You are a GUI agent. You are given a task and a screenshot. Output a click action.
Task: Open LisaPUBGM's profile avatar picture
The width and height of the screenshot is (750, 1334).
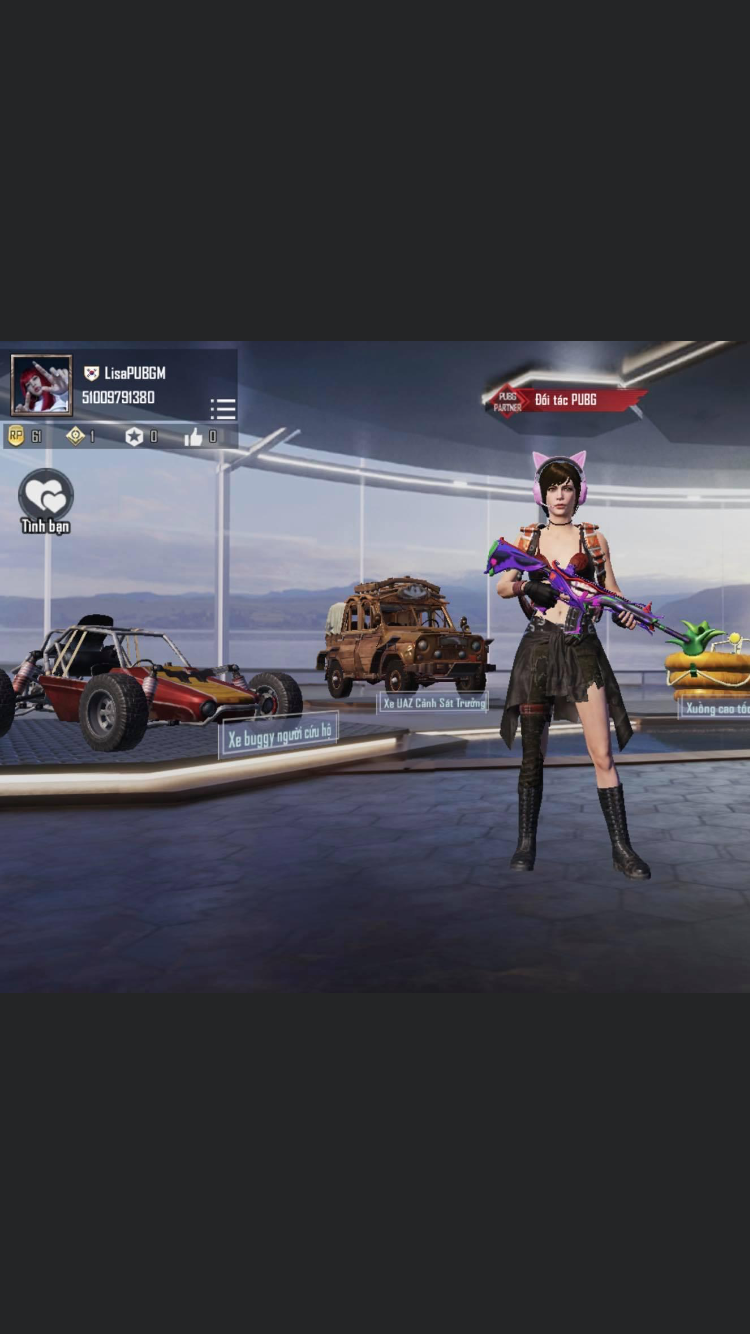pos(41,384)
